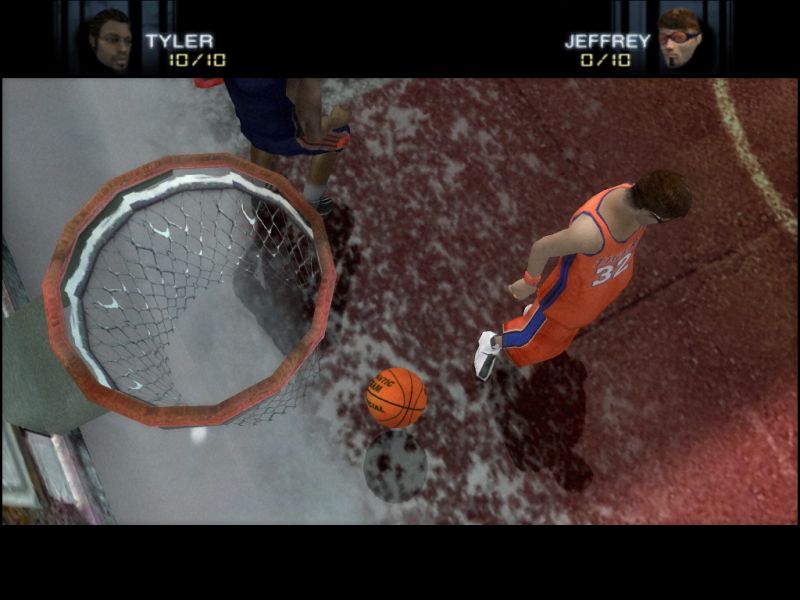
Task: Select Jeffrey's player portrait with goggles
Action: pos(680,38)
